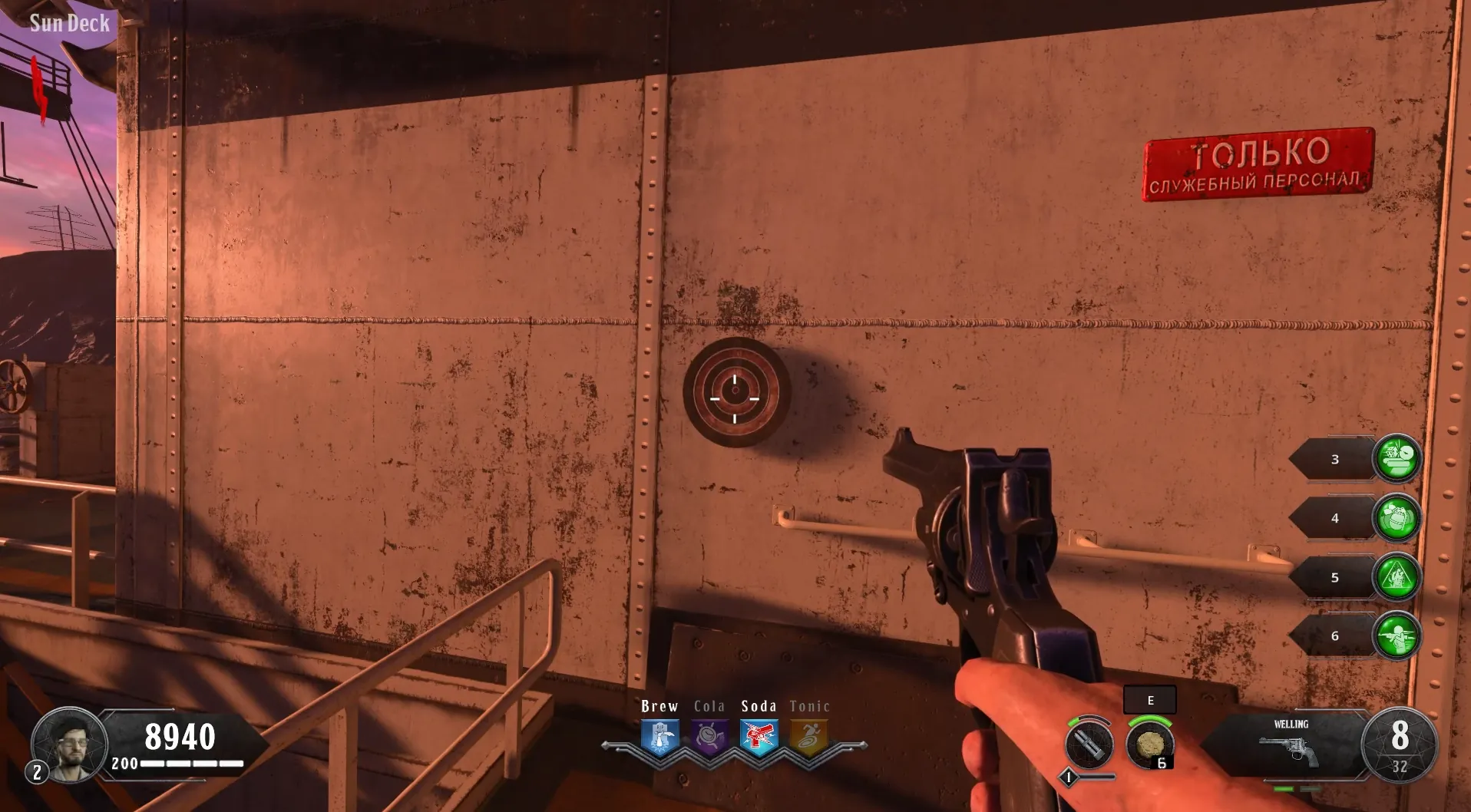The width and height of the screenshot is (1471, 812).
Task: Select the special weapon icon
Action: (x=1089, y=744)
